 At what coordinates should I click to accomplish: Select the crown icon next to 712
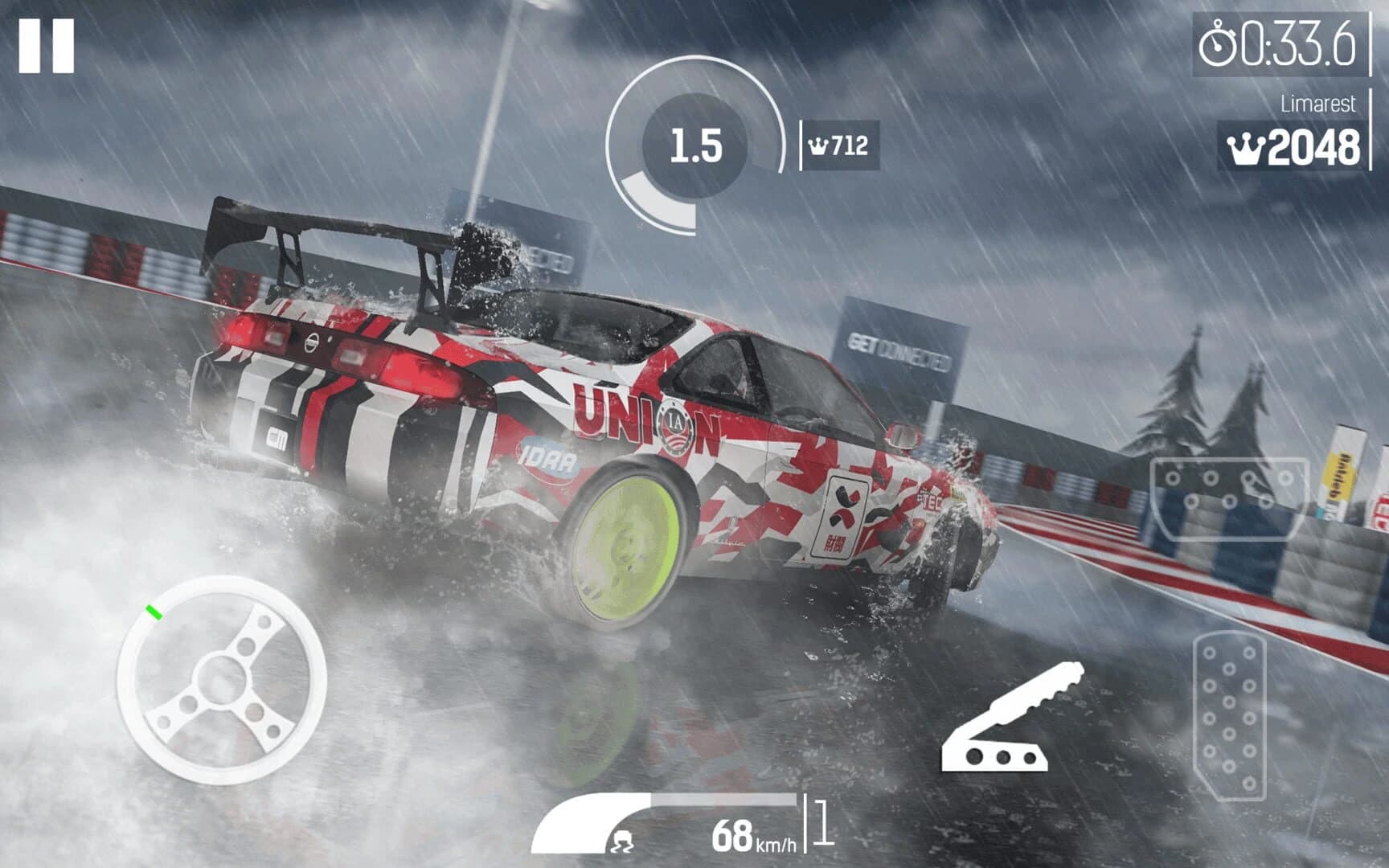820,145
